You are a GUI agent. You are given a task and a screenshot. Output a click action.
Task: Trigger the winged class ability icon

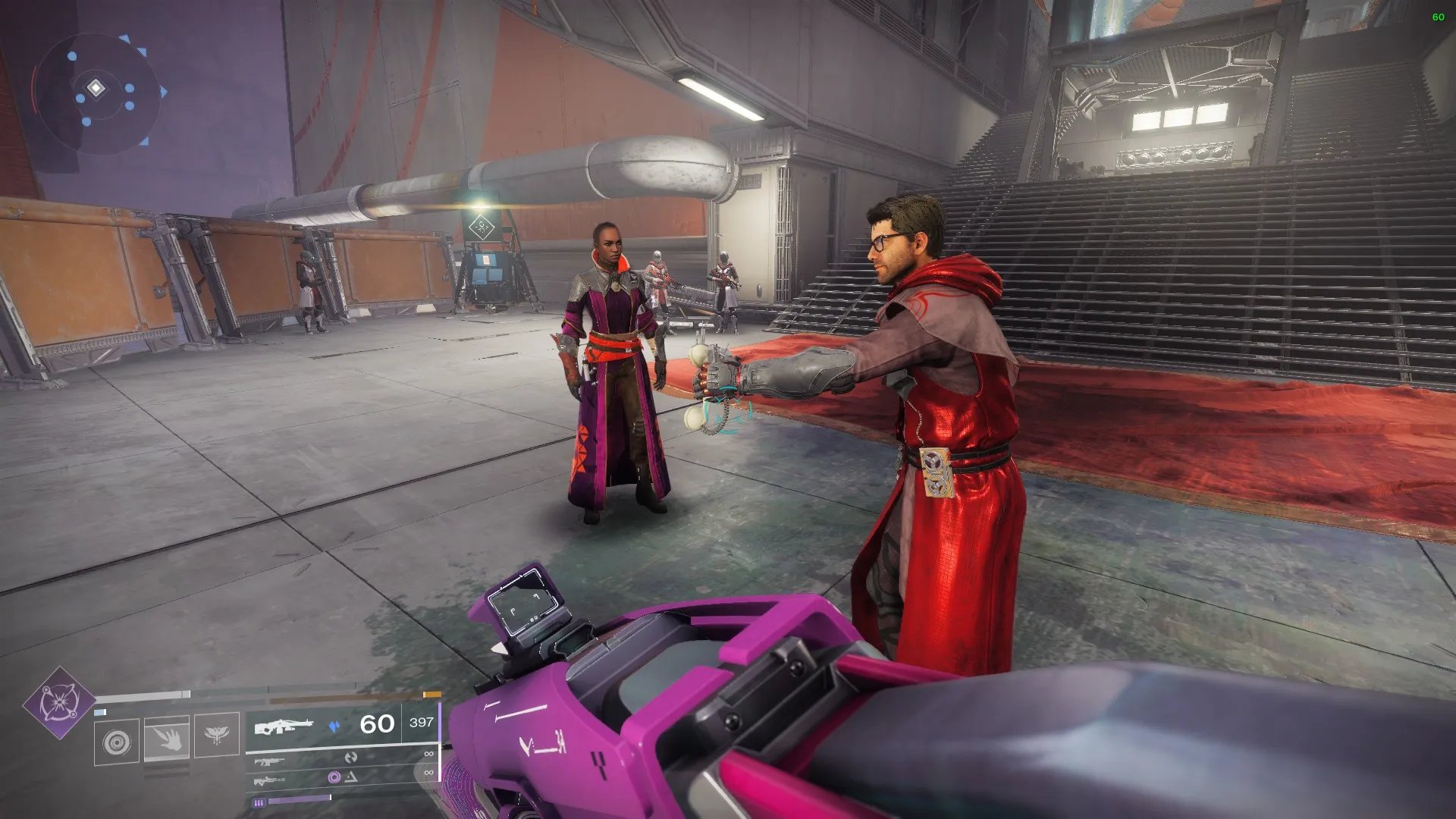[216, 734]
